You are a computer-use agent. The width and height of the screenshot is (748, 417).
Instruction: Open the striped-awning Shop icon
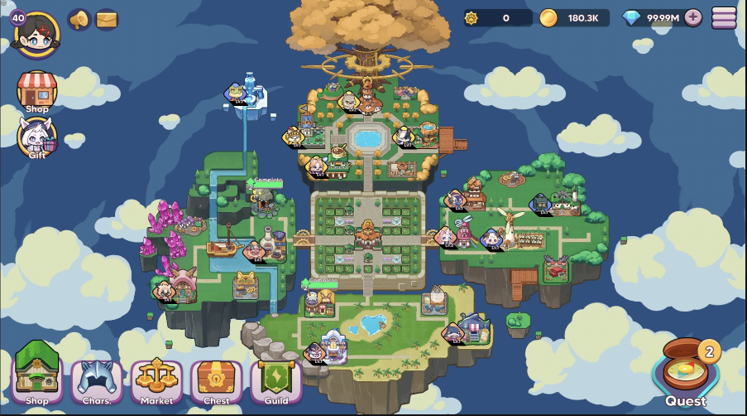pos(37,91)
